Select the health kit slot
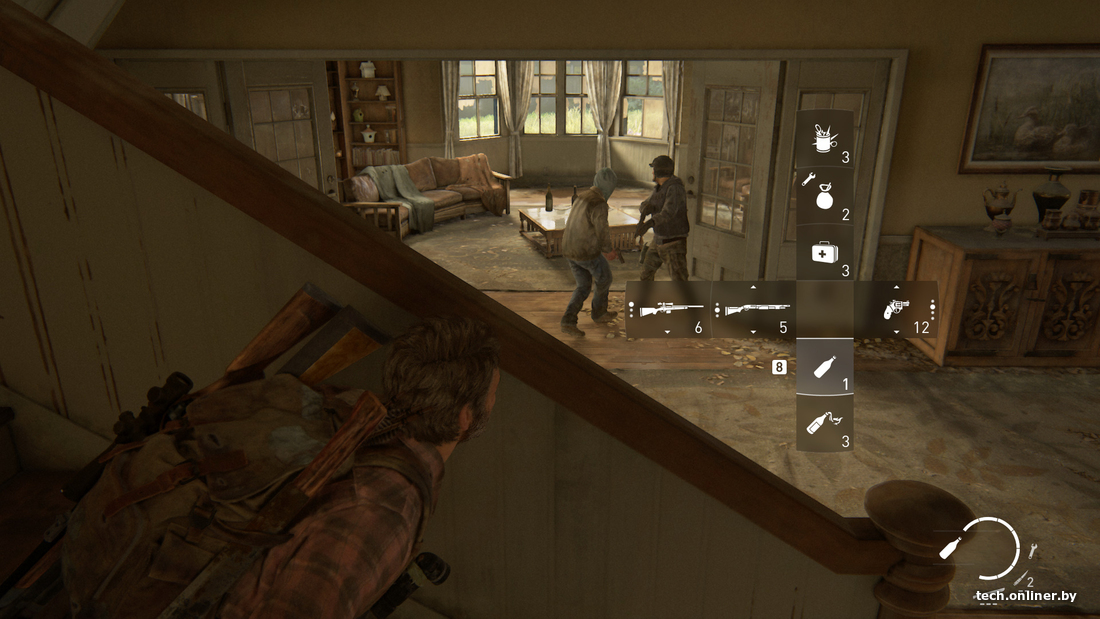Screen dimensions: 1100x619 click(824, 253)
